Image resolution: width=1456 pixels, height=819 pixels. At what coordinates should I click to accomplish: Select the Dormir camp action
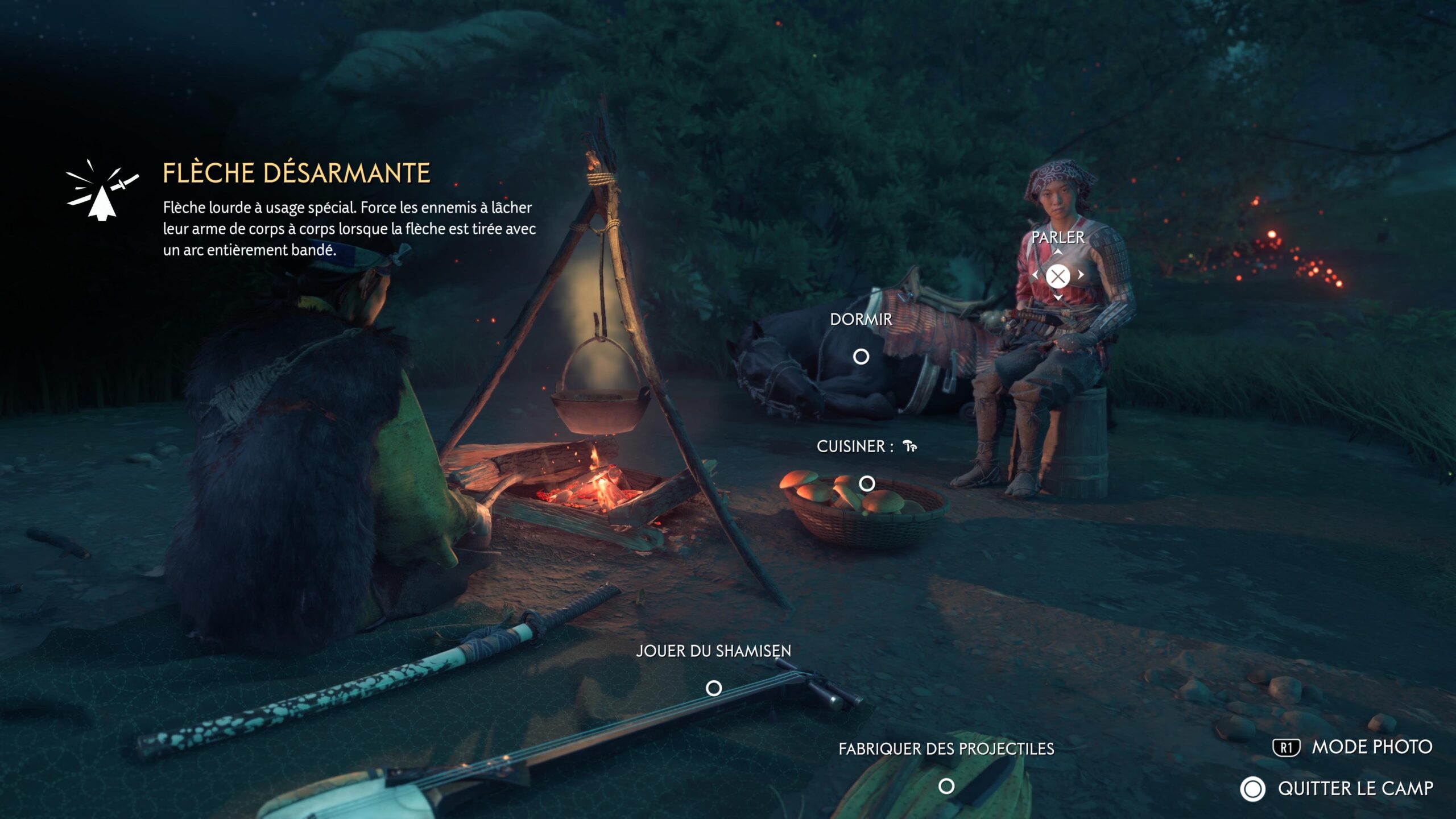pos(861,357)
